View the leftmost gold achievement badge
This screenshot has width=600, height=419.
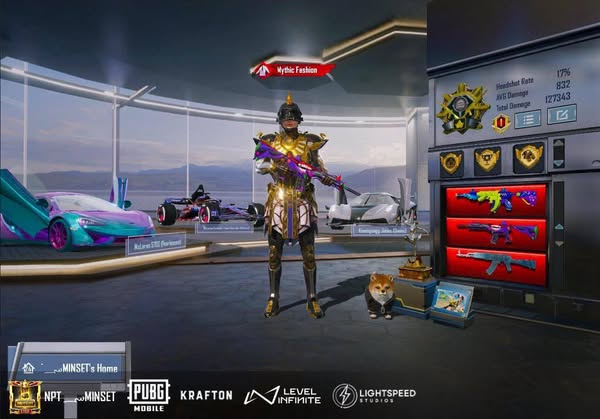point(451,160)
